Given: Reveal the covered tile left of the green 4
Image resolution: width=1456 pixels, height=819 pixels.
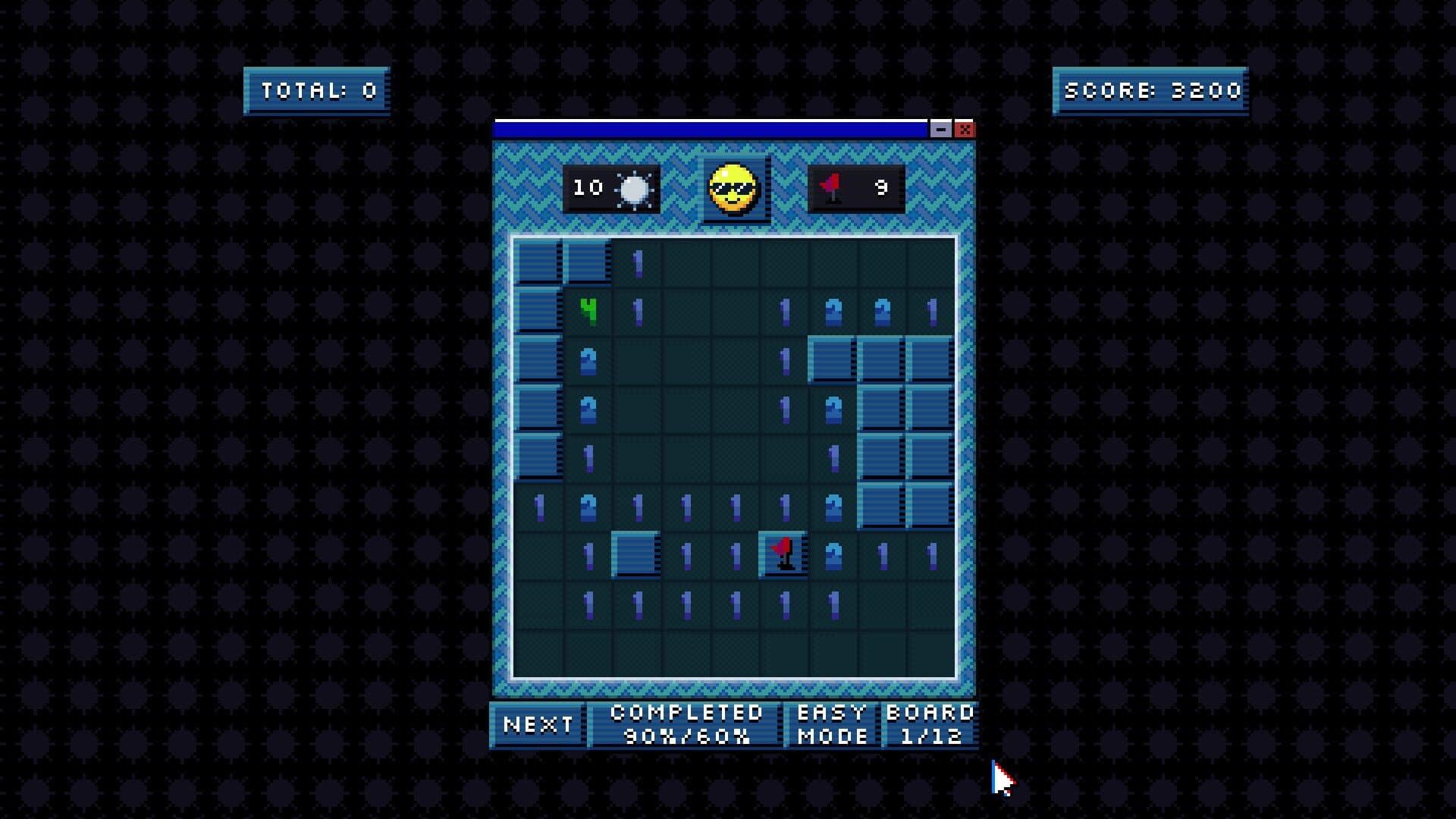Looking at the screenshot, I should [x=538, y=311].
